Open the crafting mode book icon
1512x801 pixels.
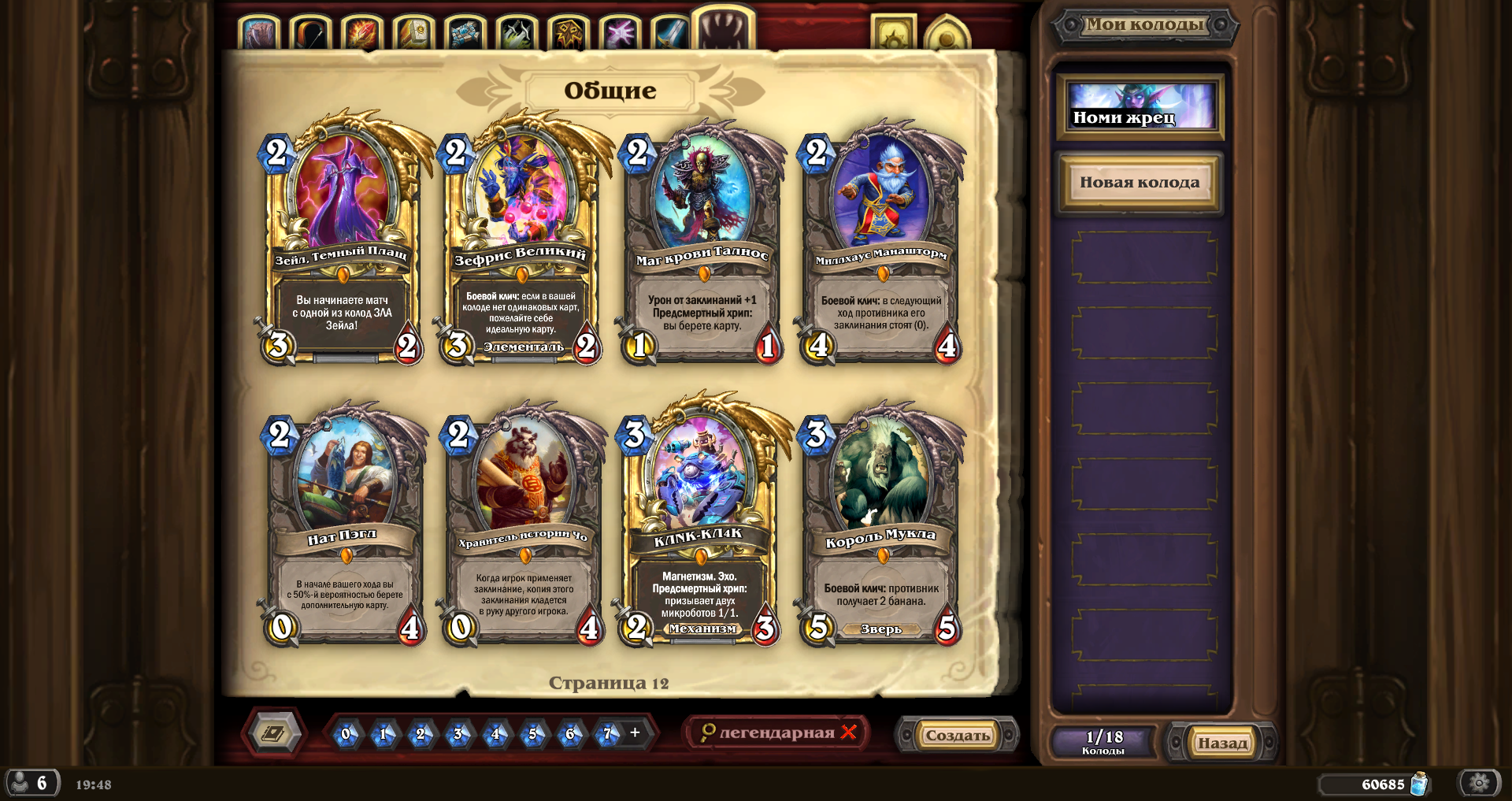pyautogui.click(x=272, y=733)
